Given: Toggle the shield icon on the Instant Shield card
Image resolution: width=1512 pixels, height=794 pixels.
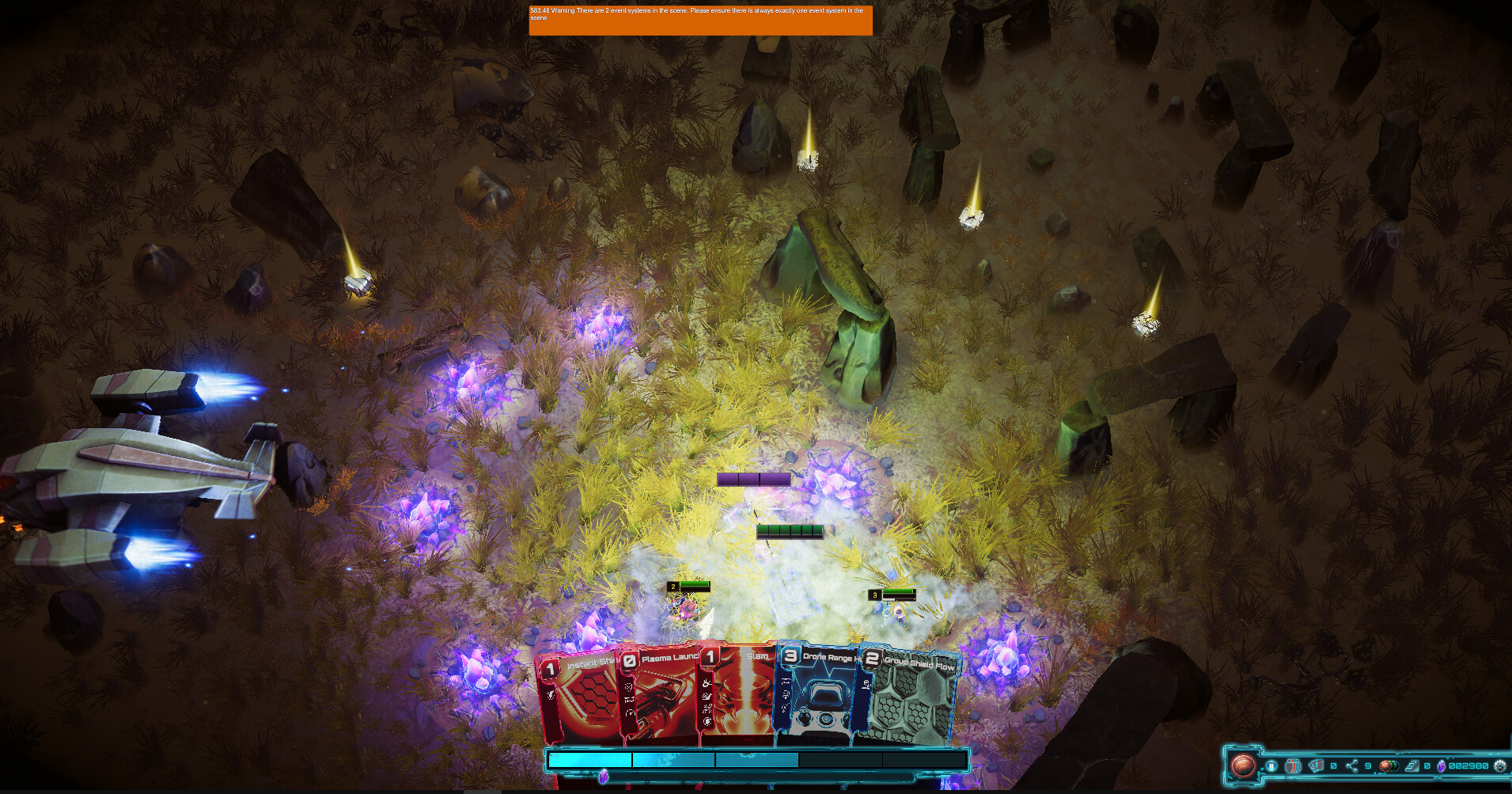Looking at the screenshot, I should 551,696.
